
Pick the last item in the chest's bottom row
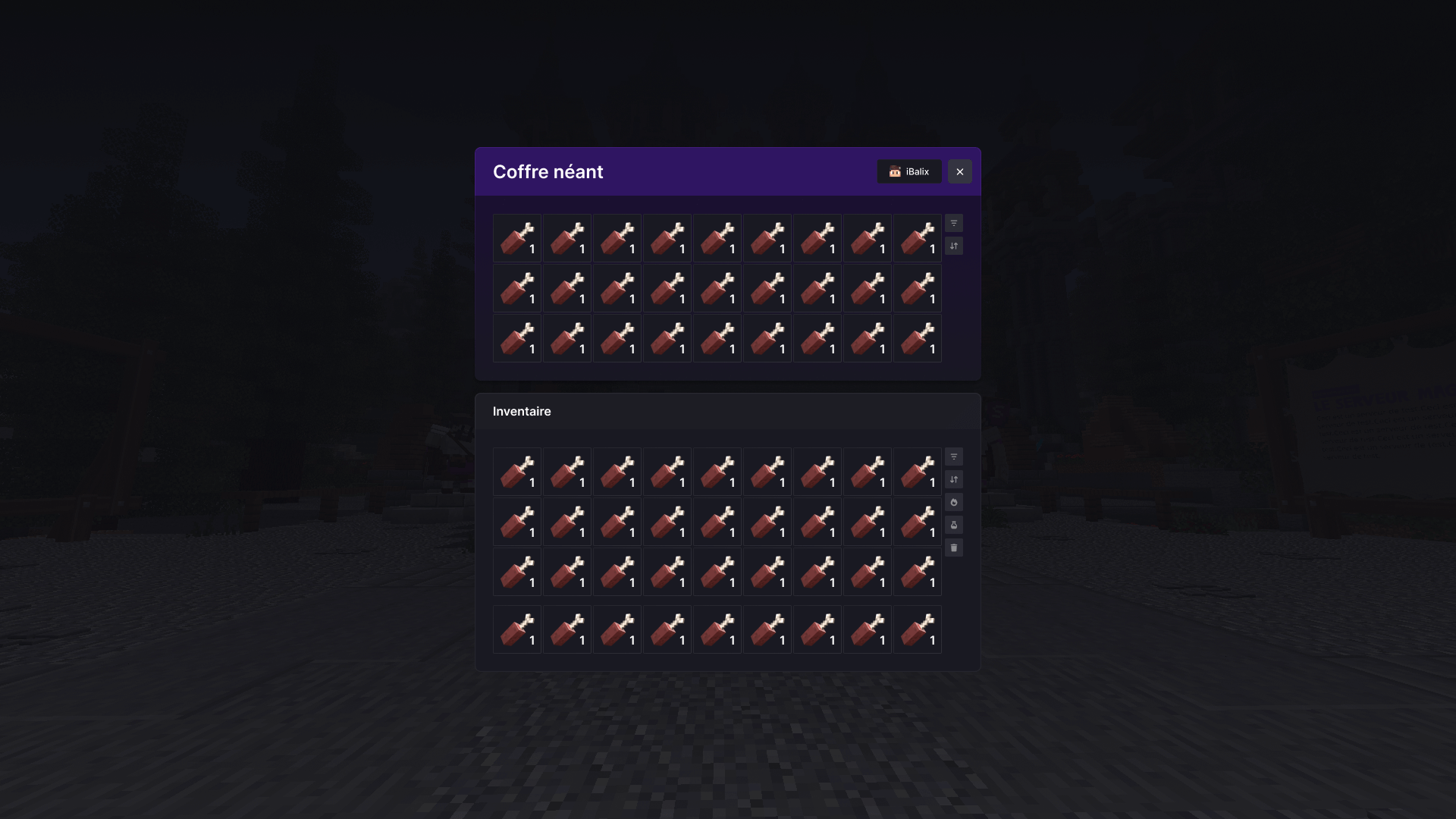[918, 338]
